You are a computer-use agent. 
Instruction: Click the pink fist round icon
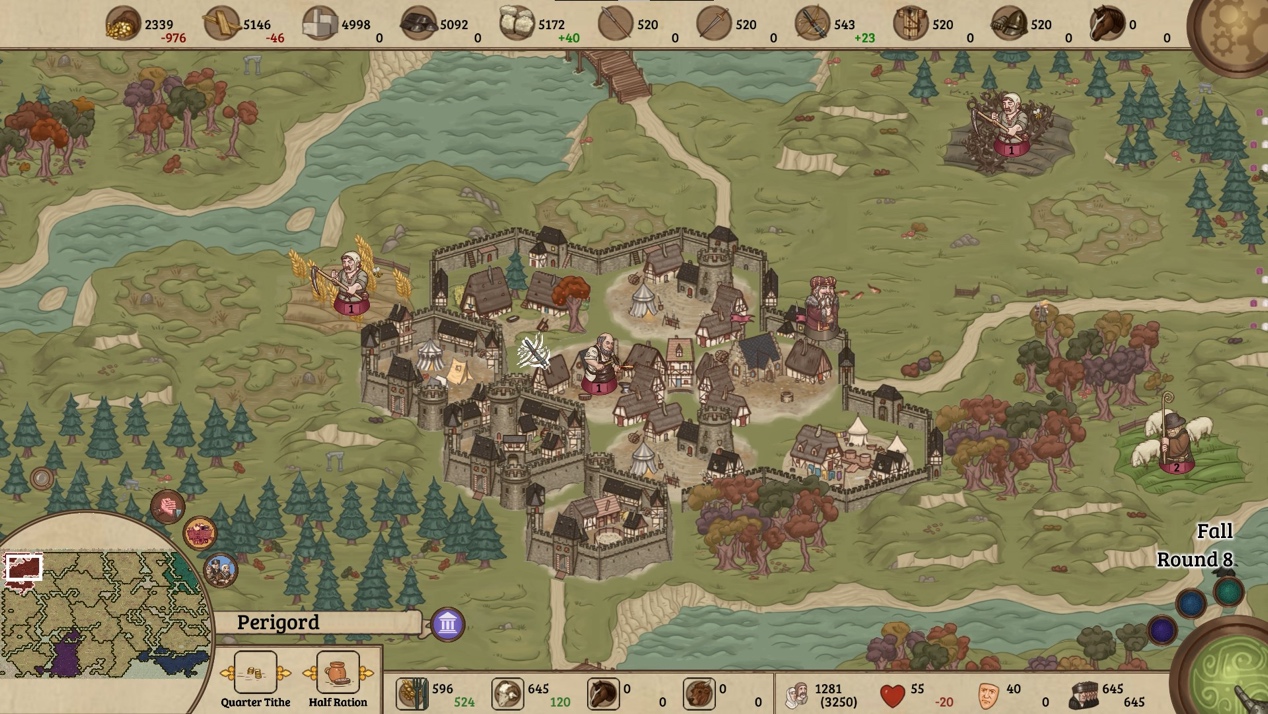coord(167,506)
